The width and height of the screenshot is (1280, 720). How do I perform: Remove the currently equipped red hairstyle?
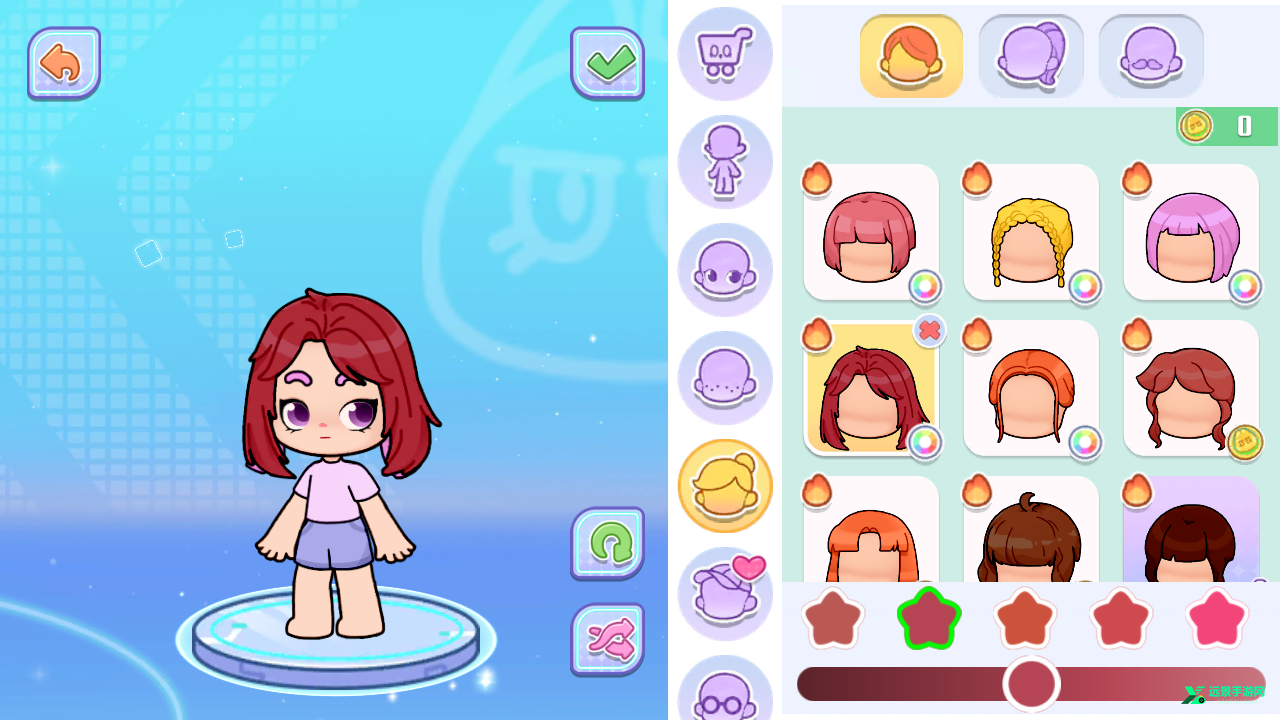point(929,332)
